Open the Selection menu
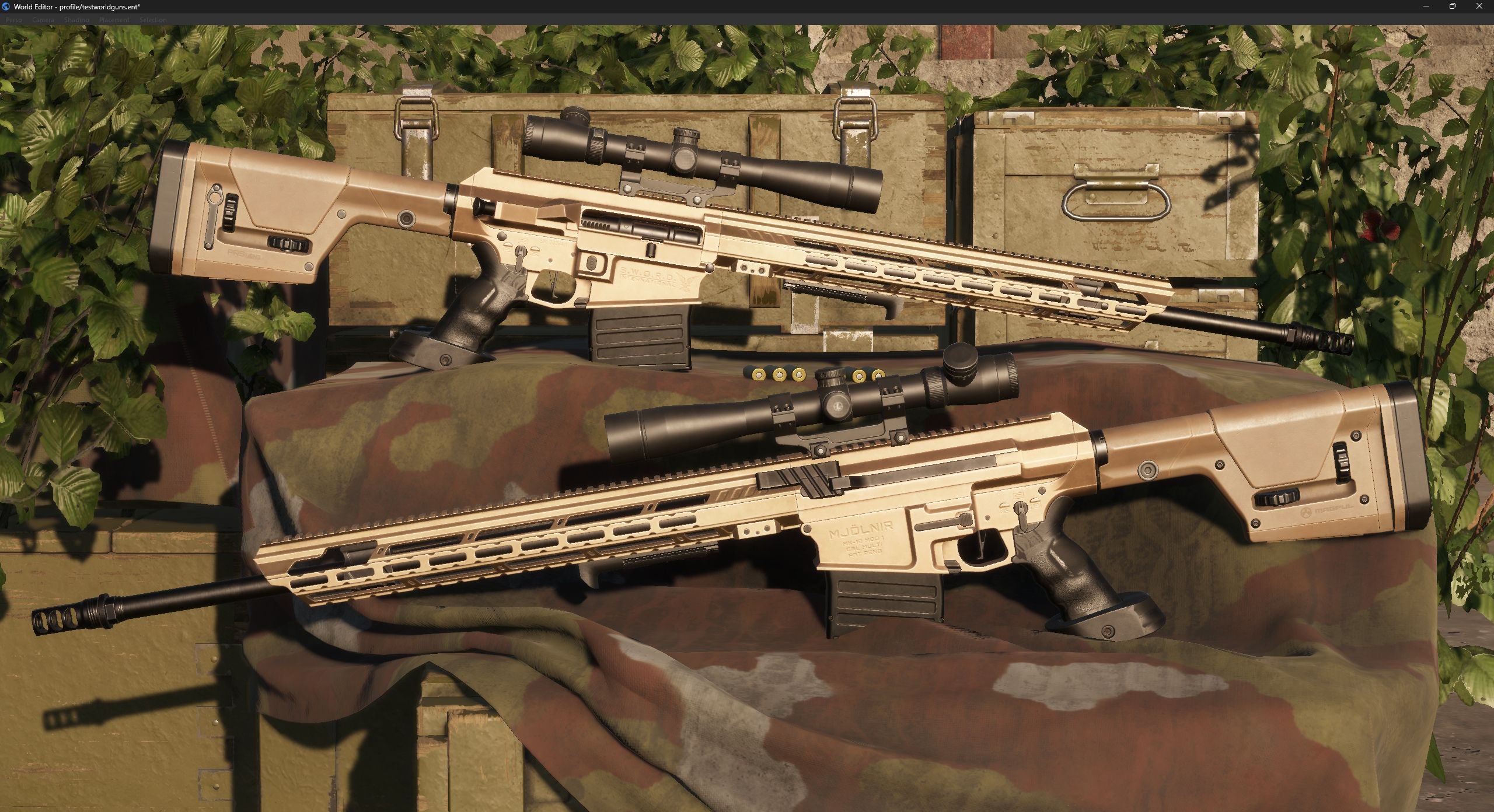 coord(153,19)
